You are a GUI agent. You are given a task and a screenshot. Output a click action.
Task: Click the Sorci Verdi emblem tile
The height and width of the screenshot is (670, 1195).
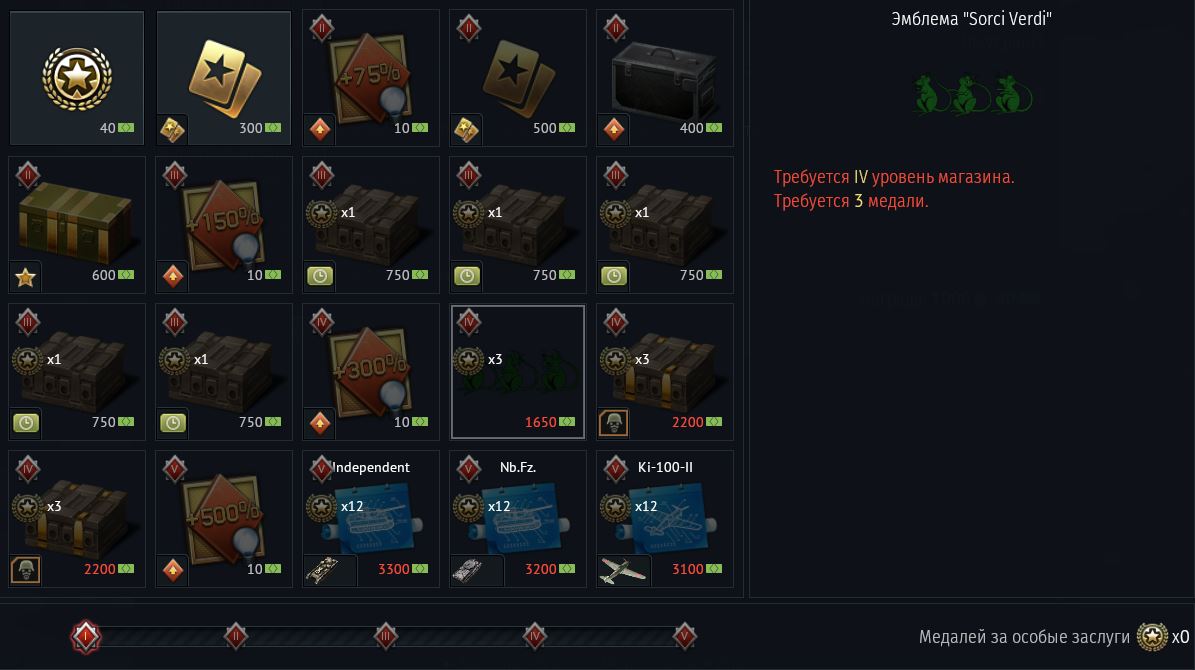[518, 372]
